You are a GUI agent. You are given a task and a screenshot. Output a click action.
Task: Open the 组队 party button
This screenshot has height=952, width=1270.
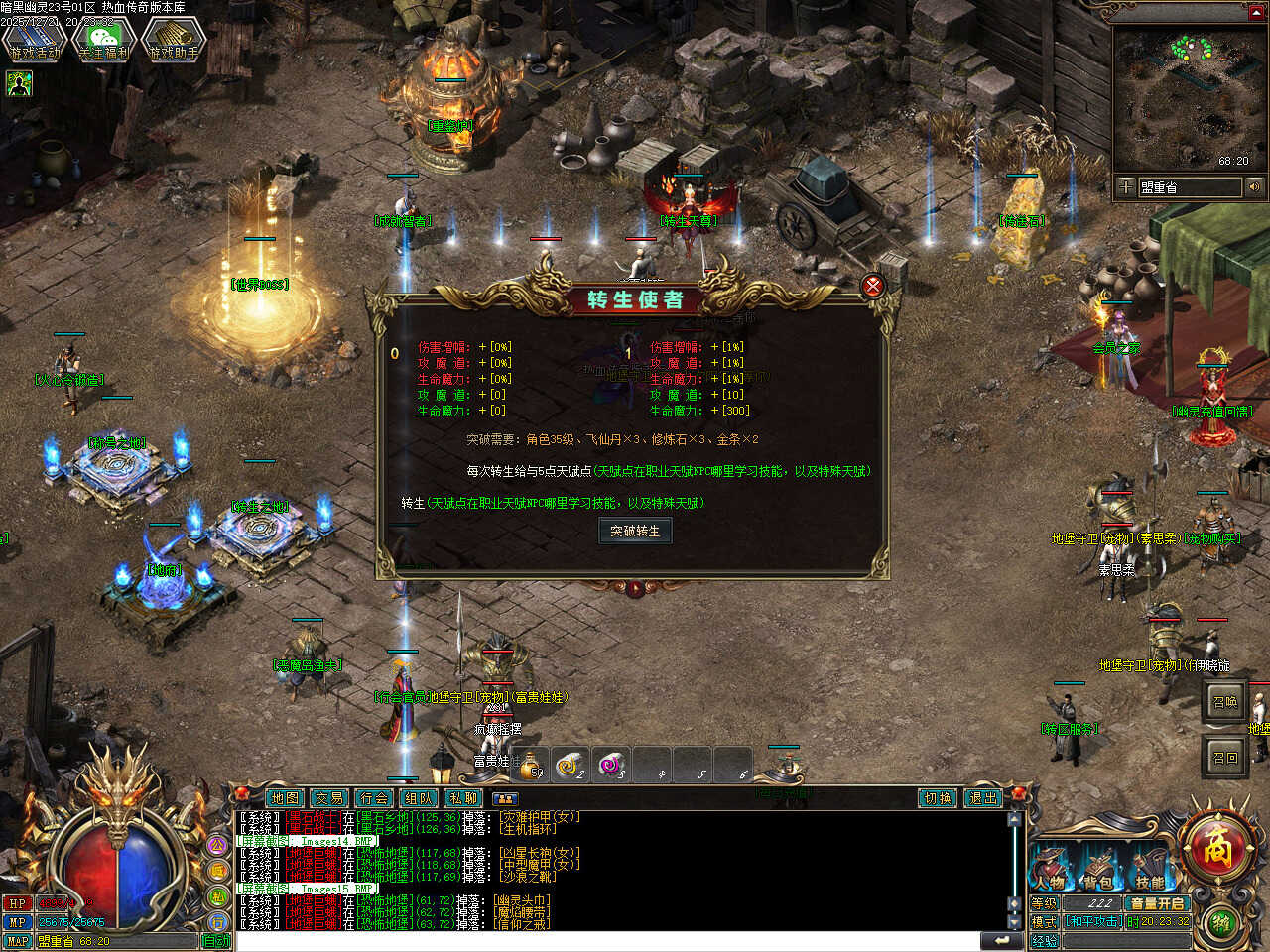(419, 798)
